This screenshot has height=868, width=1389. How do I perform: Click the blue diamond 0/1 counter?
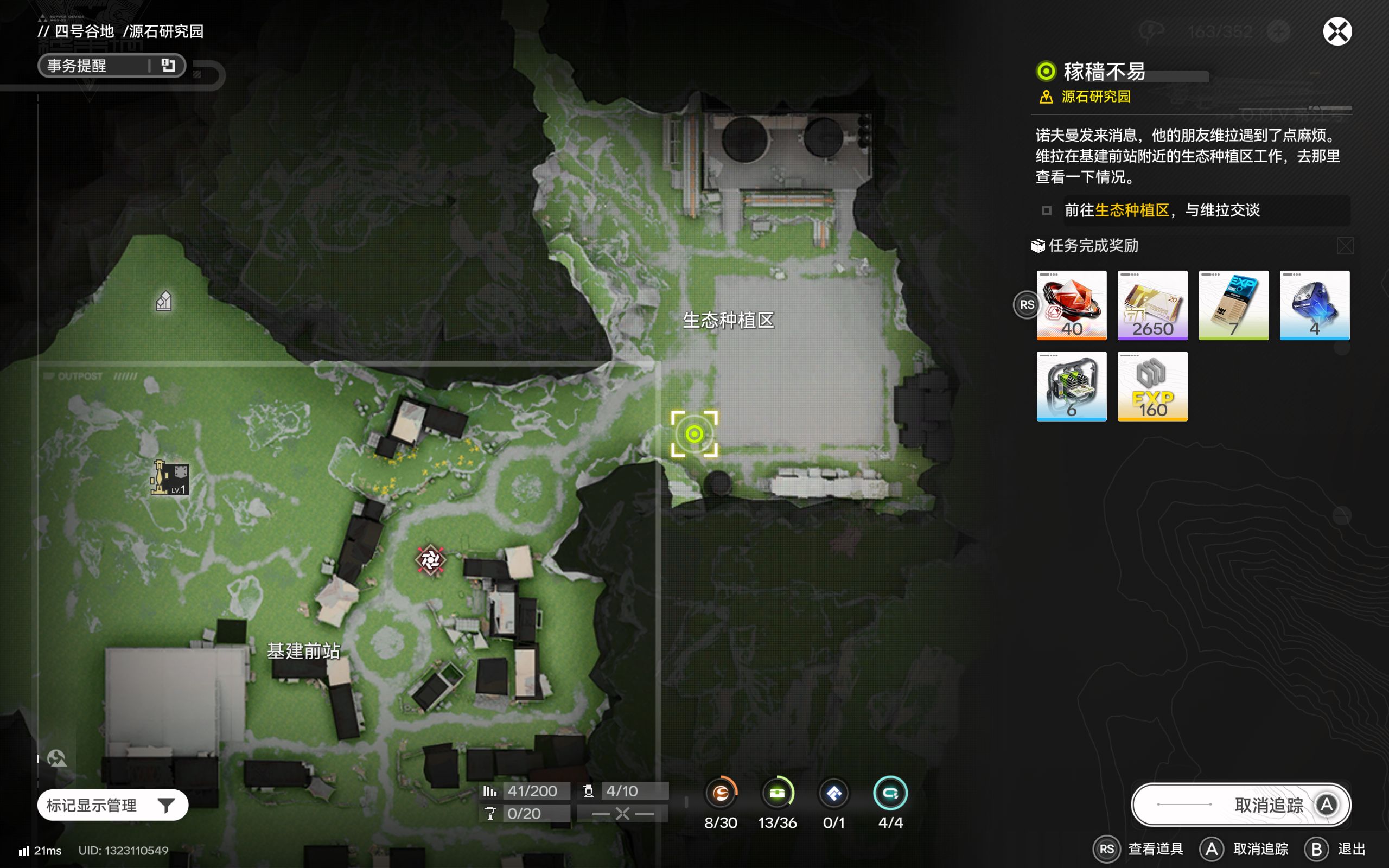pyautogui.click(x=833, y=793)
